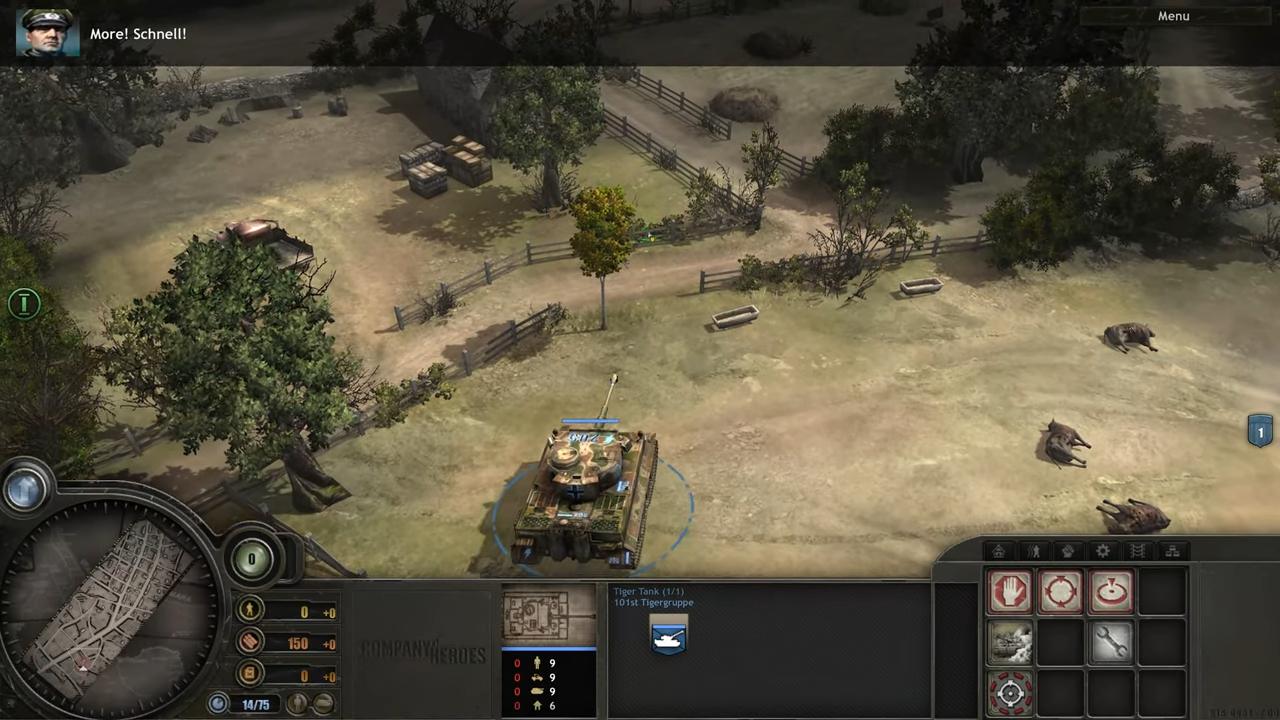Select the idle infantry button by population counter

tap(297, 704)
